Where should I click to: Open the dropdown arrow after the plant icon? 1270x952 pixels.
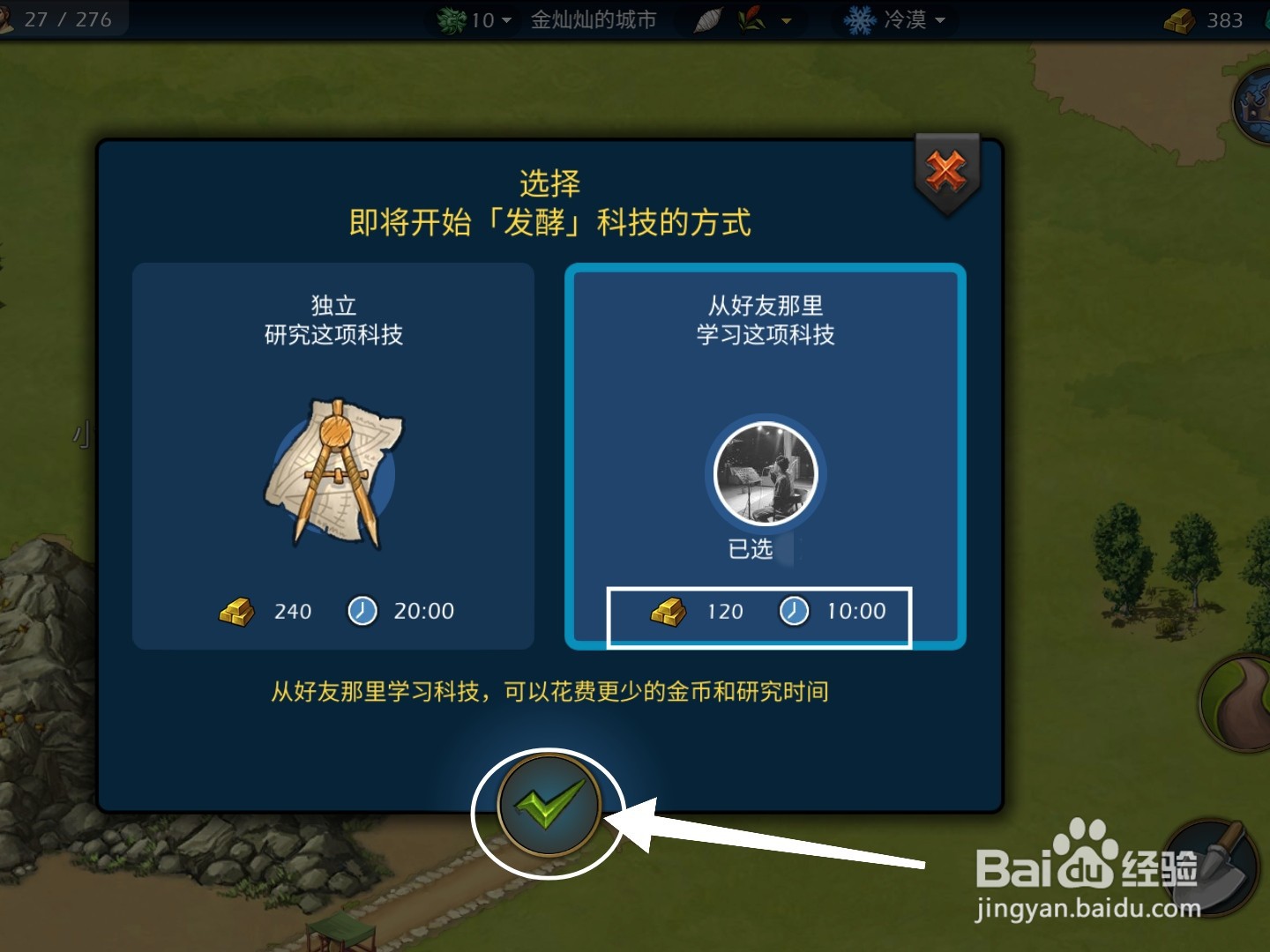(785, 21)
